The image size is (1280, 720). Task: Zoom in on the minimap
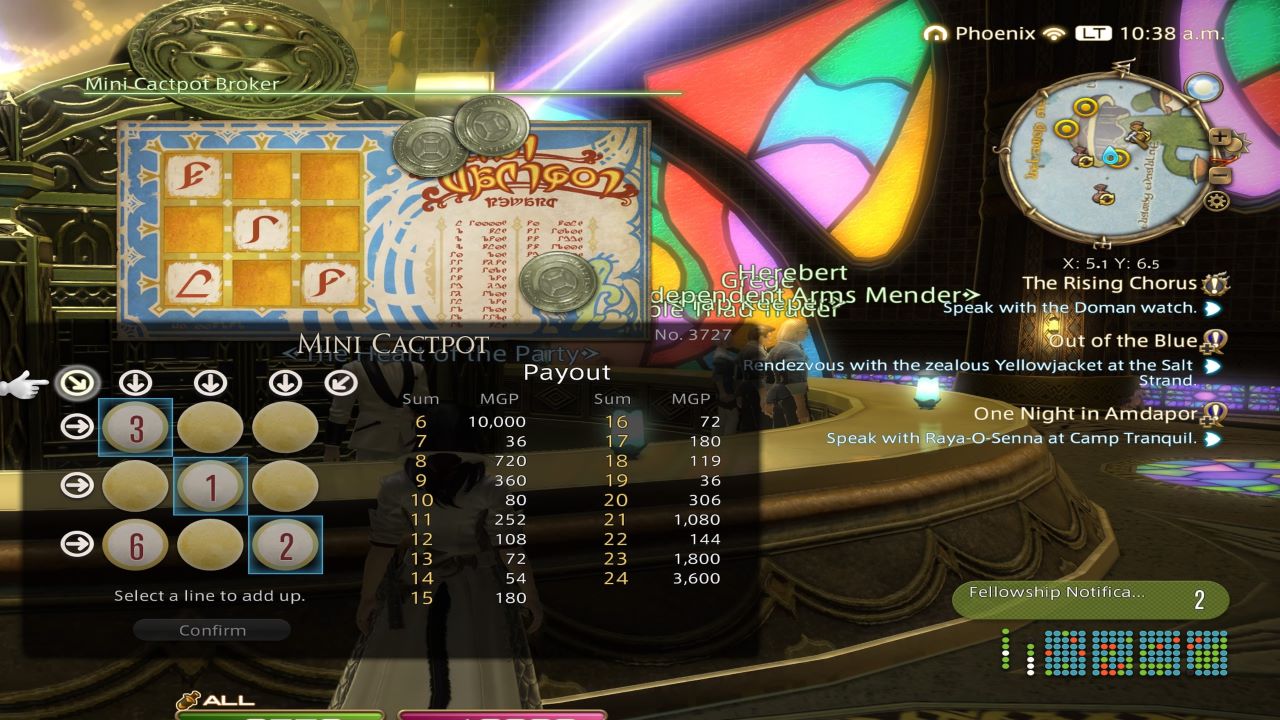click(x=1220, y=136)
